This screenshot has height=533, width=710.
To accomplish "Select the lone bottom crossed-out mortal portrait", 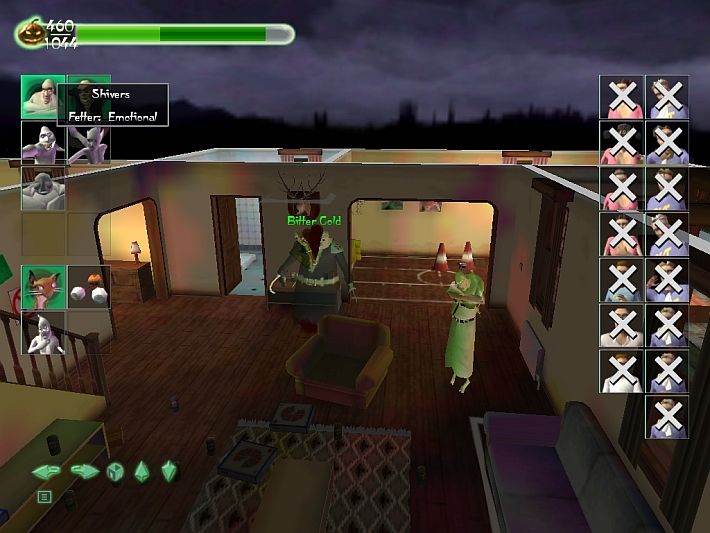I will (x=666, y=416).
